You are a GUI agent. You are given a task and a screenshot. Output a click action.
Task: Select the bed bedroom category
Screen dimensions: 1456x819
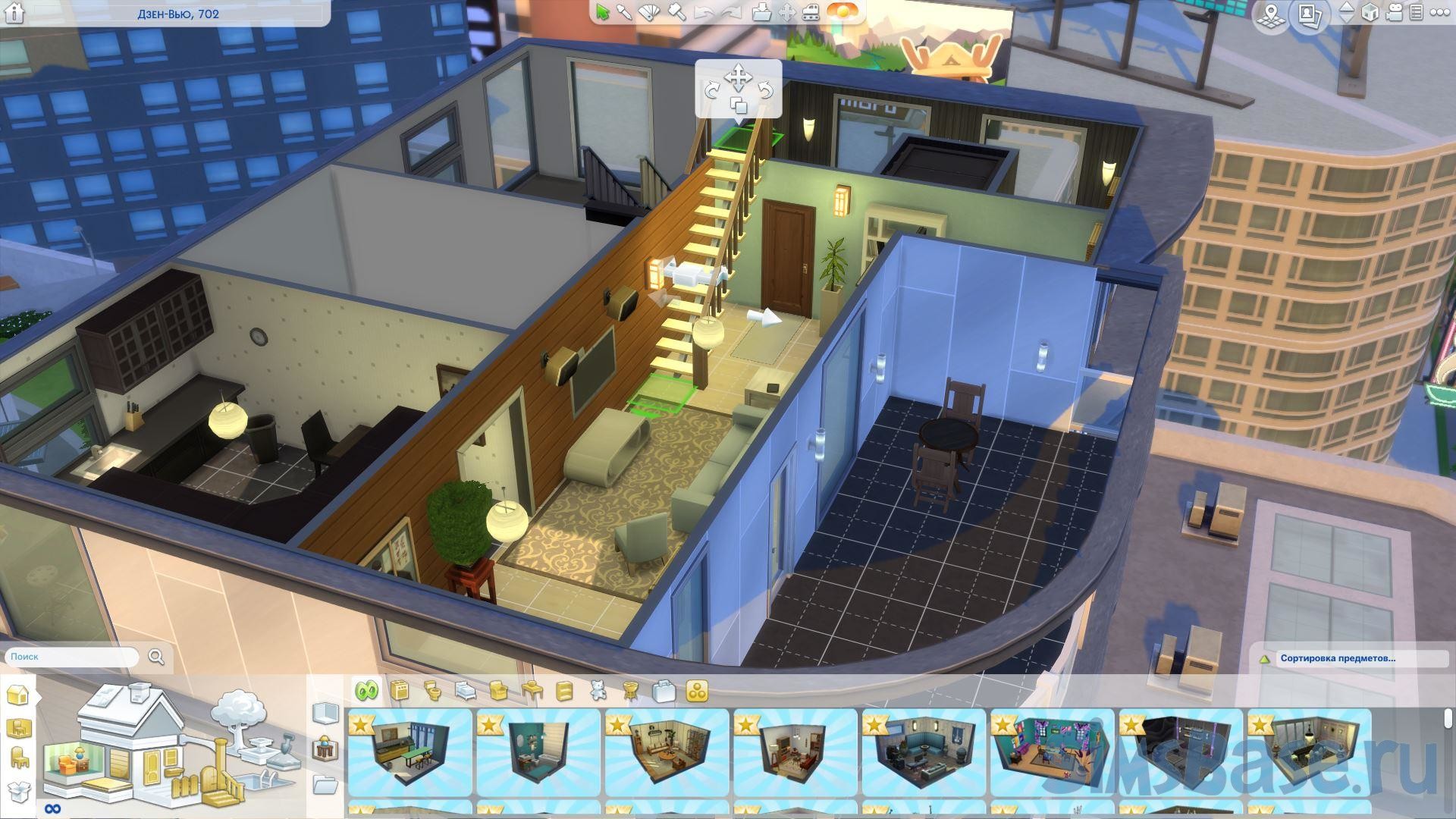click(466, 691)
